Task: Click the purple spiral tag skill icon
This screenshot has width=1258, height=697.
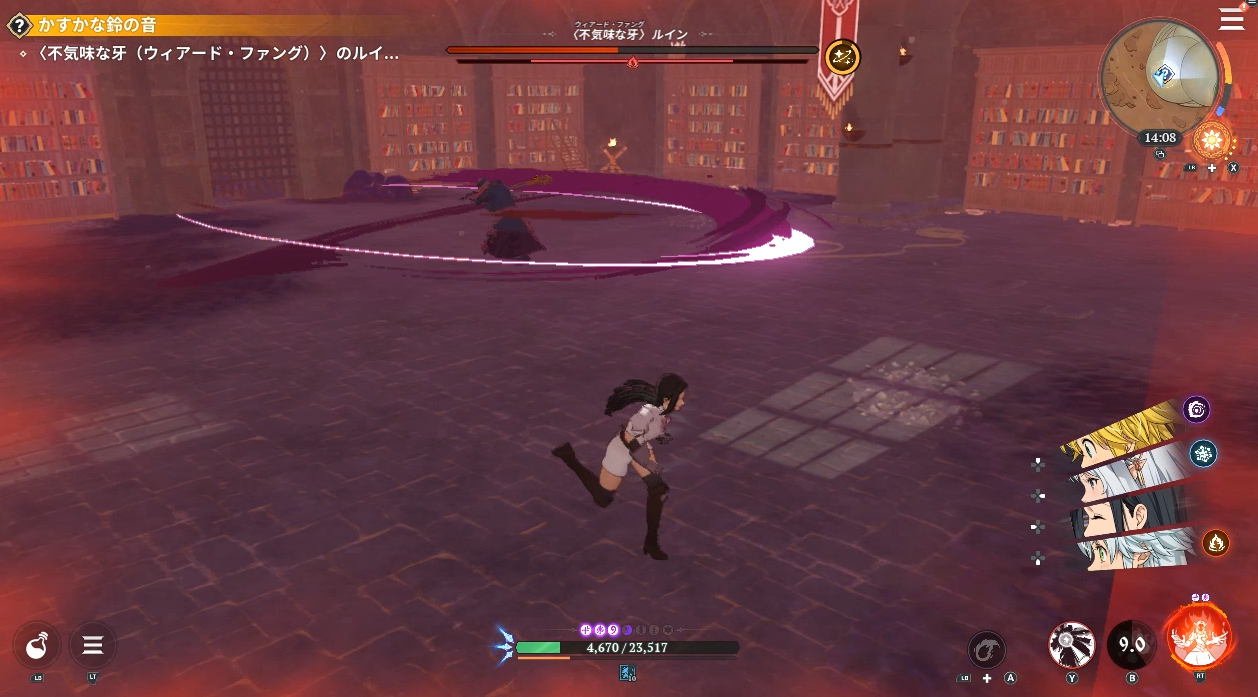Action: [x=1197, y=409]
